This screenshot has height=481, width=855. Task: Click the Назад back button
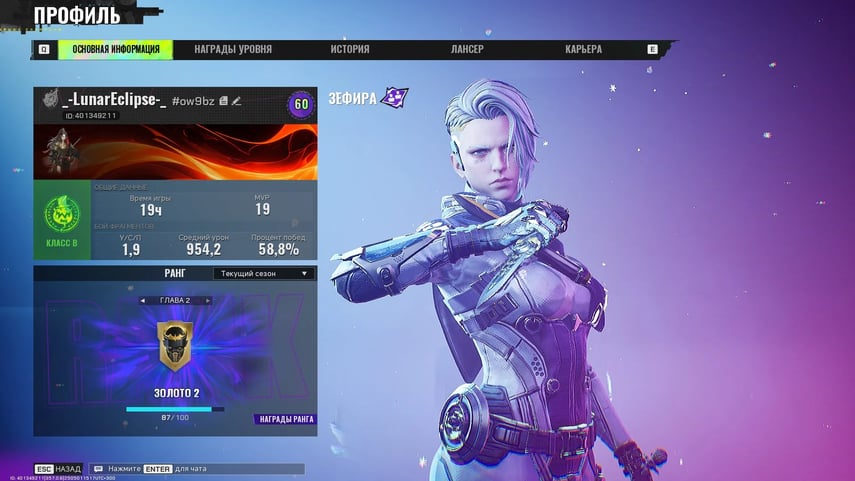pos(58,468)
